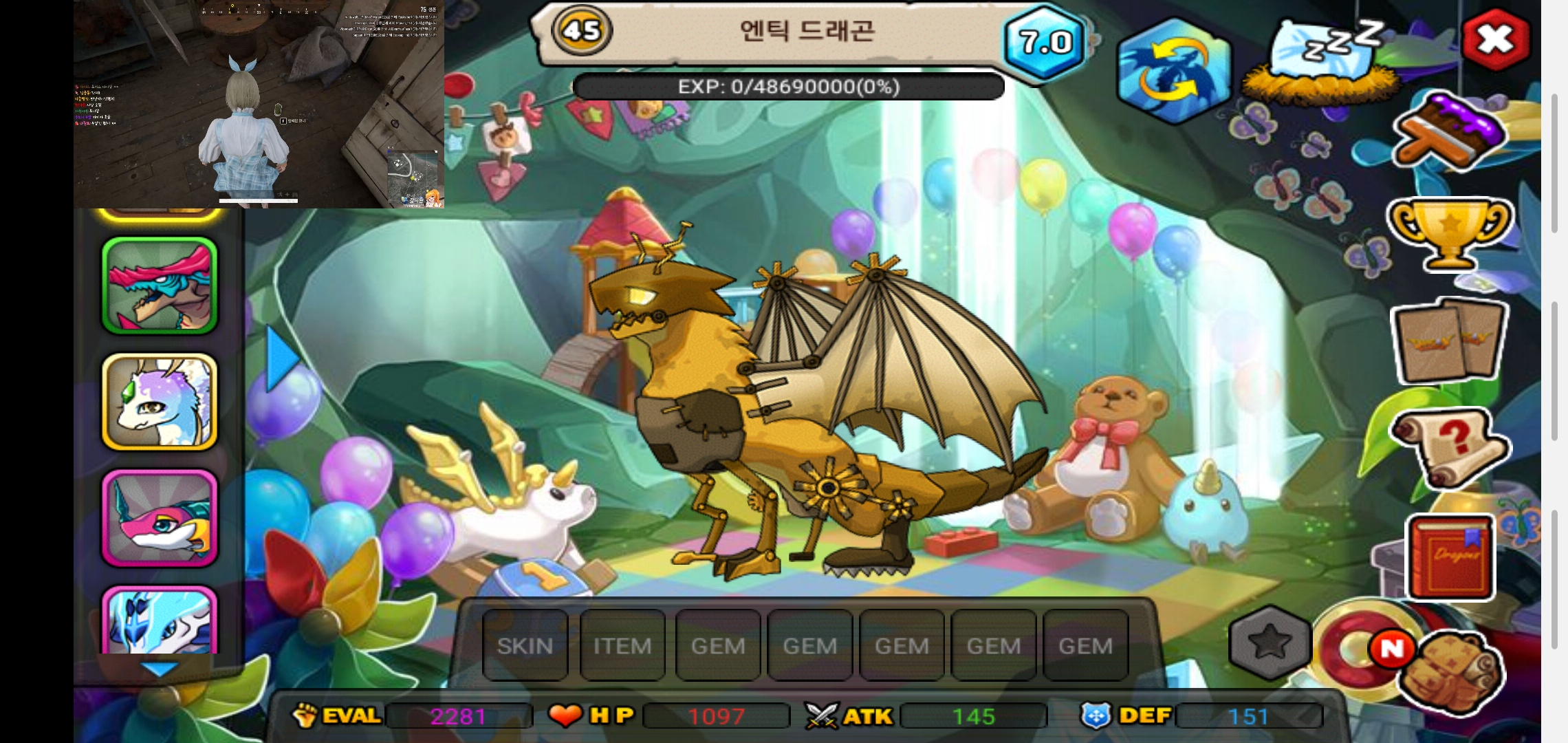This screenshot has height=743, width=1568.
Task: Expand the dragon list with blue arrow
Action: pyautogui.click(x=282, y=358)
